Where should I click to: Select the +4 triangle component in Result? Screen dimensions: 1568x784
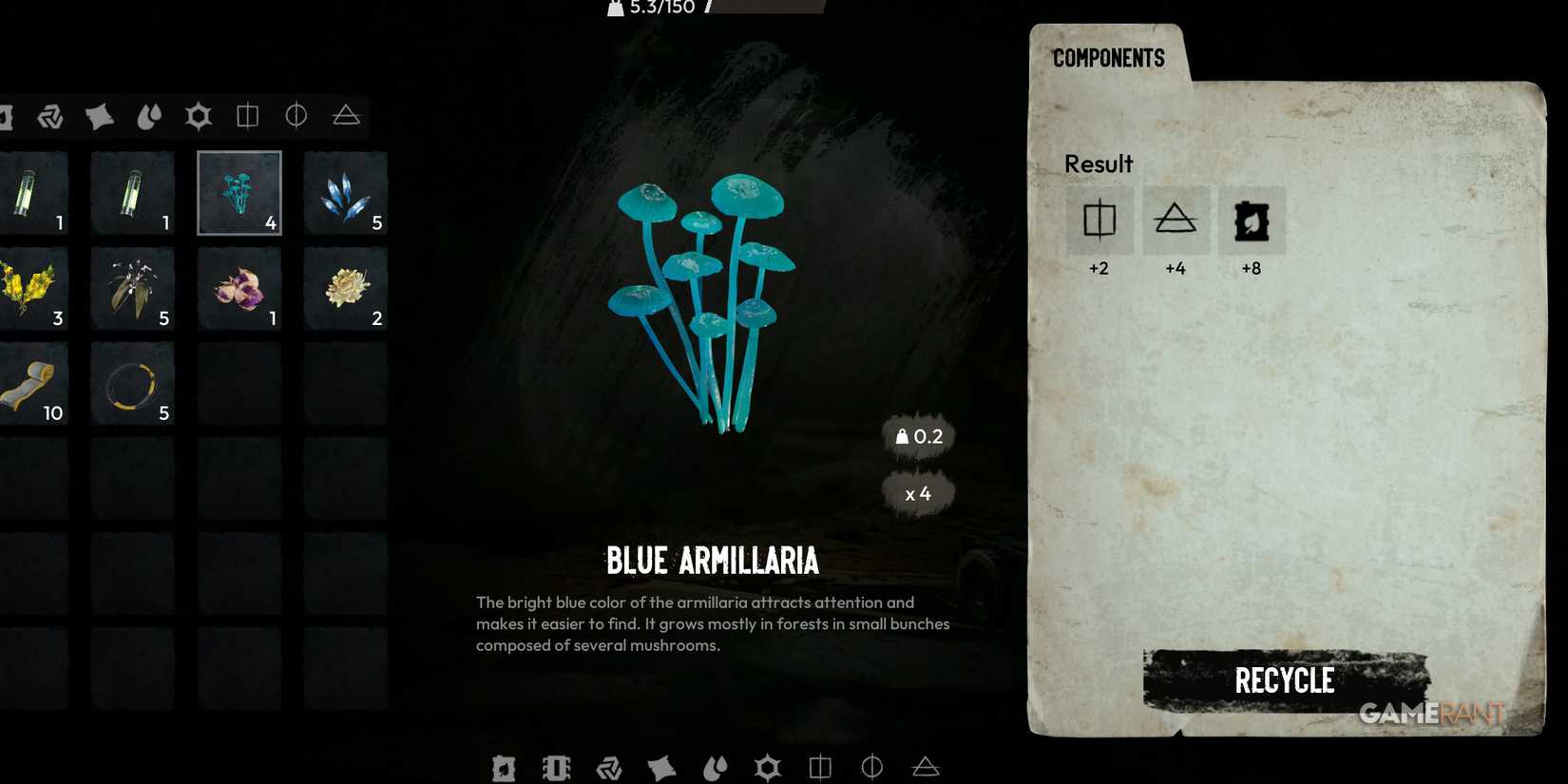point(1176,220)
